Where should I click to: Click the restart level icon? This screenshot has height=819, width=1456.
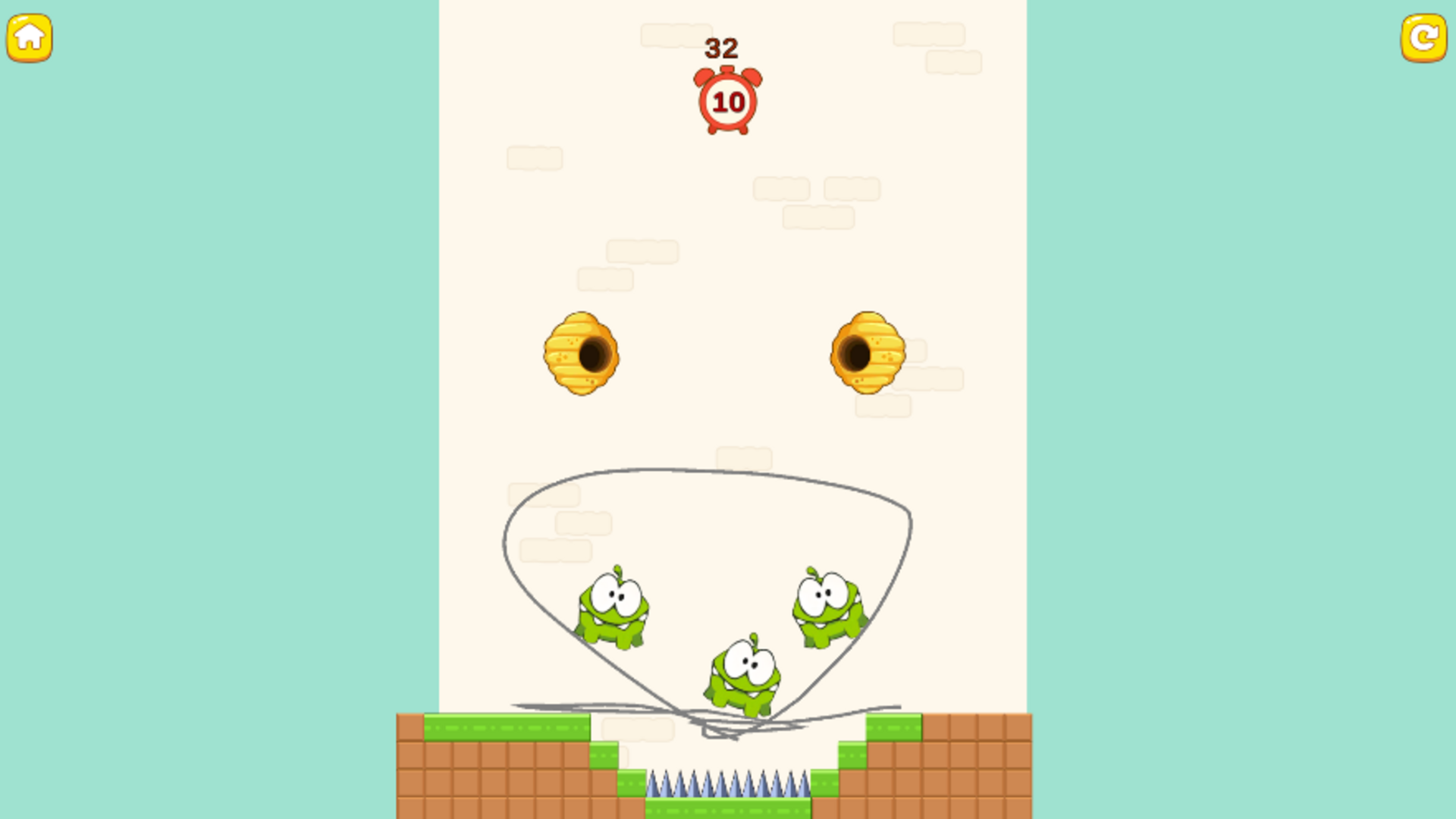pyautogui.click(x=1425, y=38)
